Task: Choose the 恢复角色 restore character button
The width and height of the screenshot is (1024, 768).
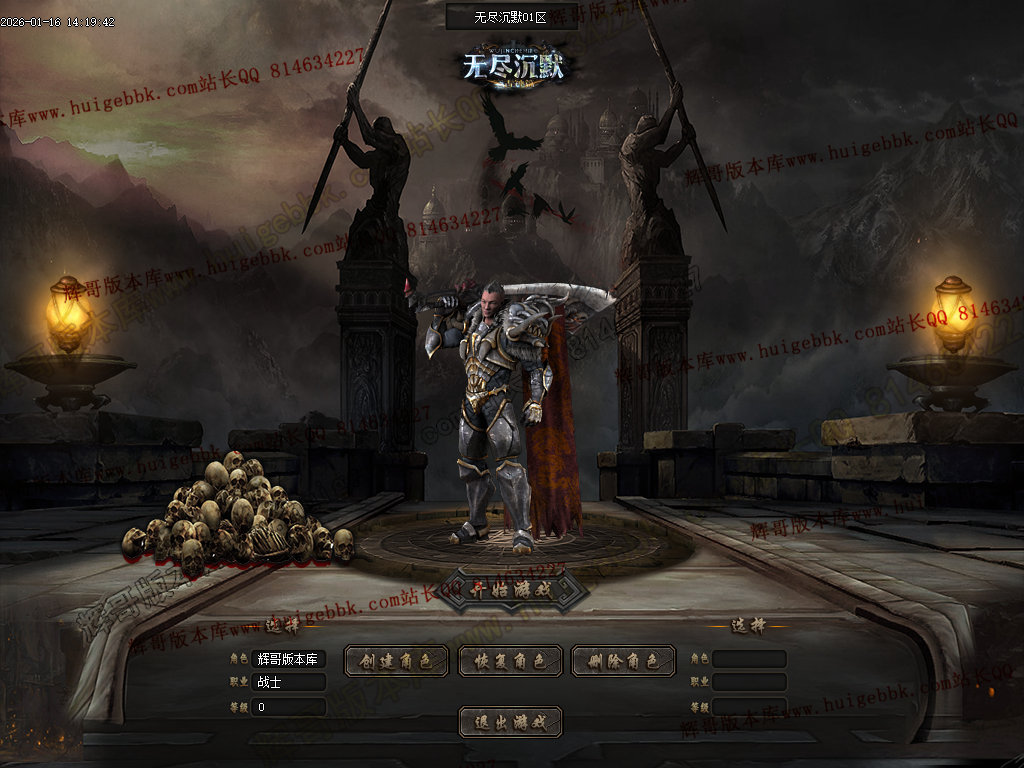Action: [x=510, y=661]
